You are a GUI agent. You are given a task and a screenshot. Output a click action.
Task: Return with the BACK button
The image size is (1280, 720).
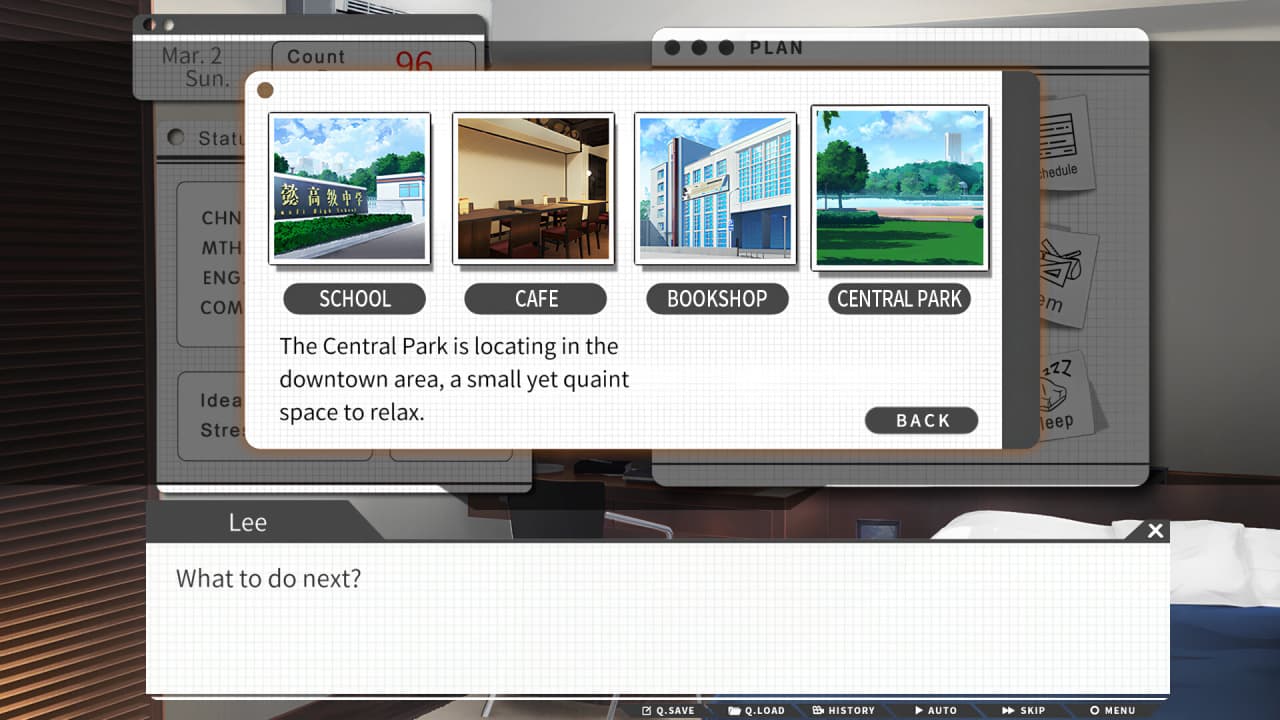tap(921, 420)
